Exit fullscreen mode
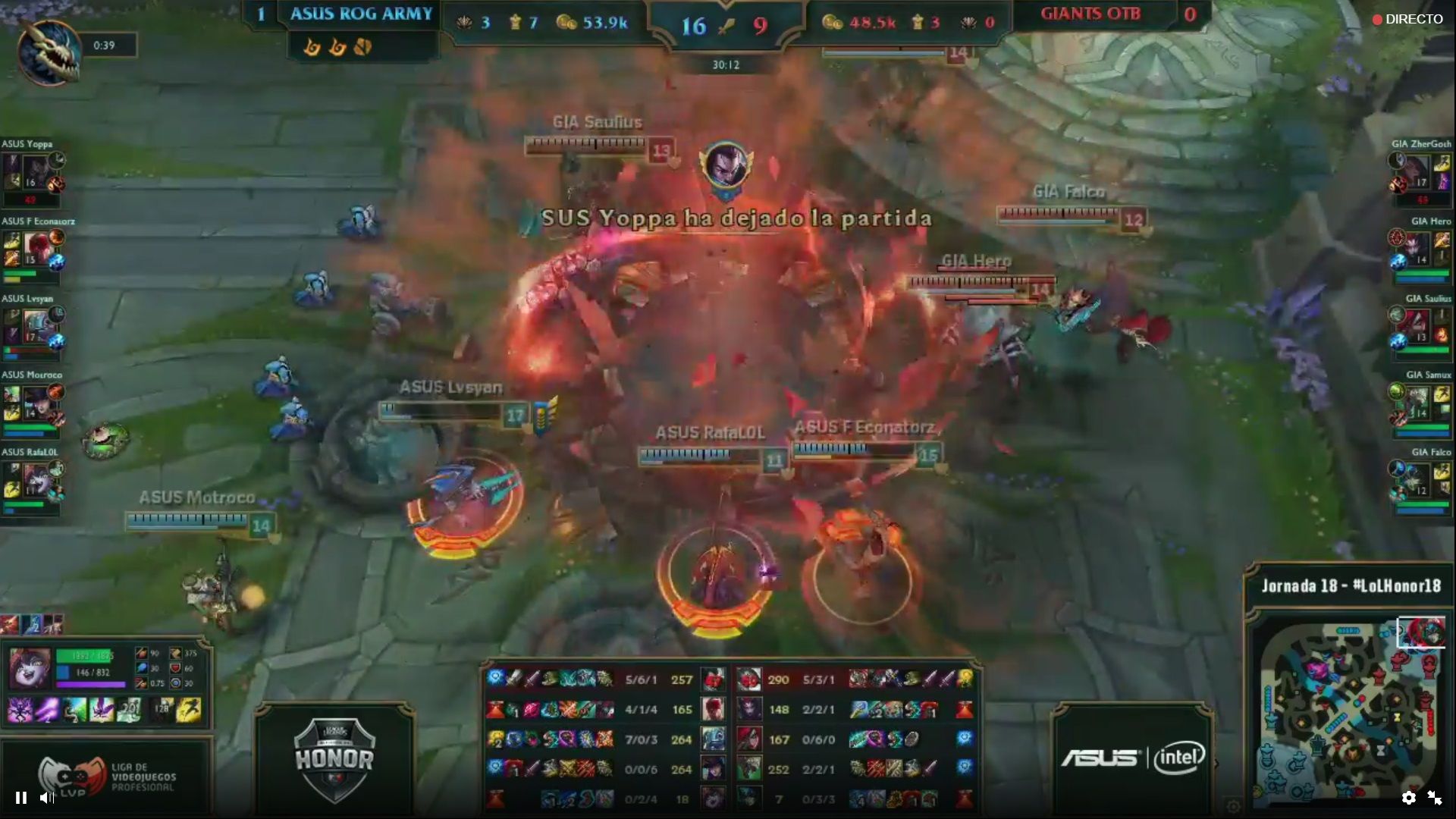 click(1435, 797)
